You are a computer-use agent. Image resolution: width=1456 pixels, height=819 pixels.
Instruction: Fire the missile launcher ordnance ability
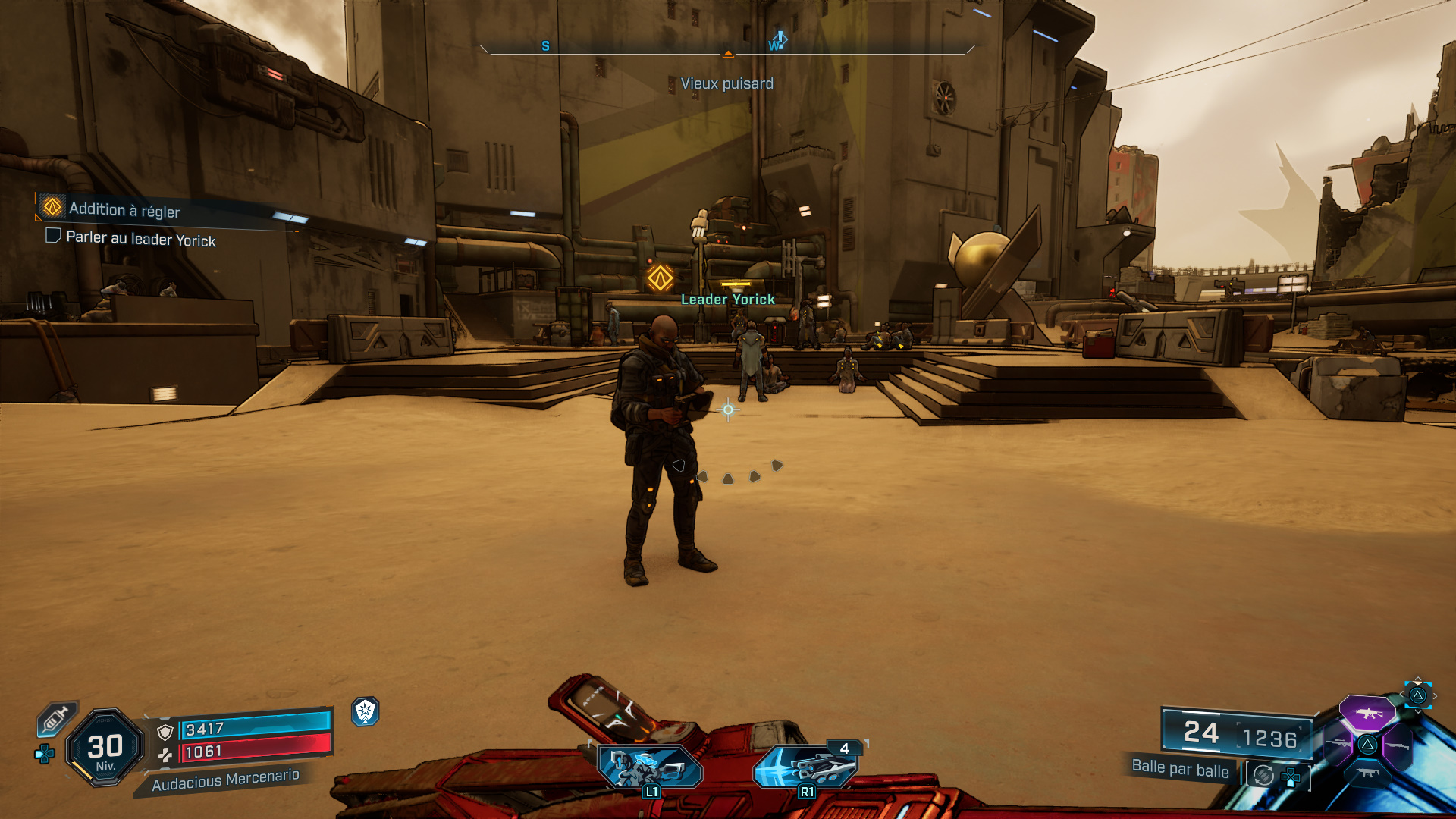click(x=806, y=766)
